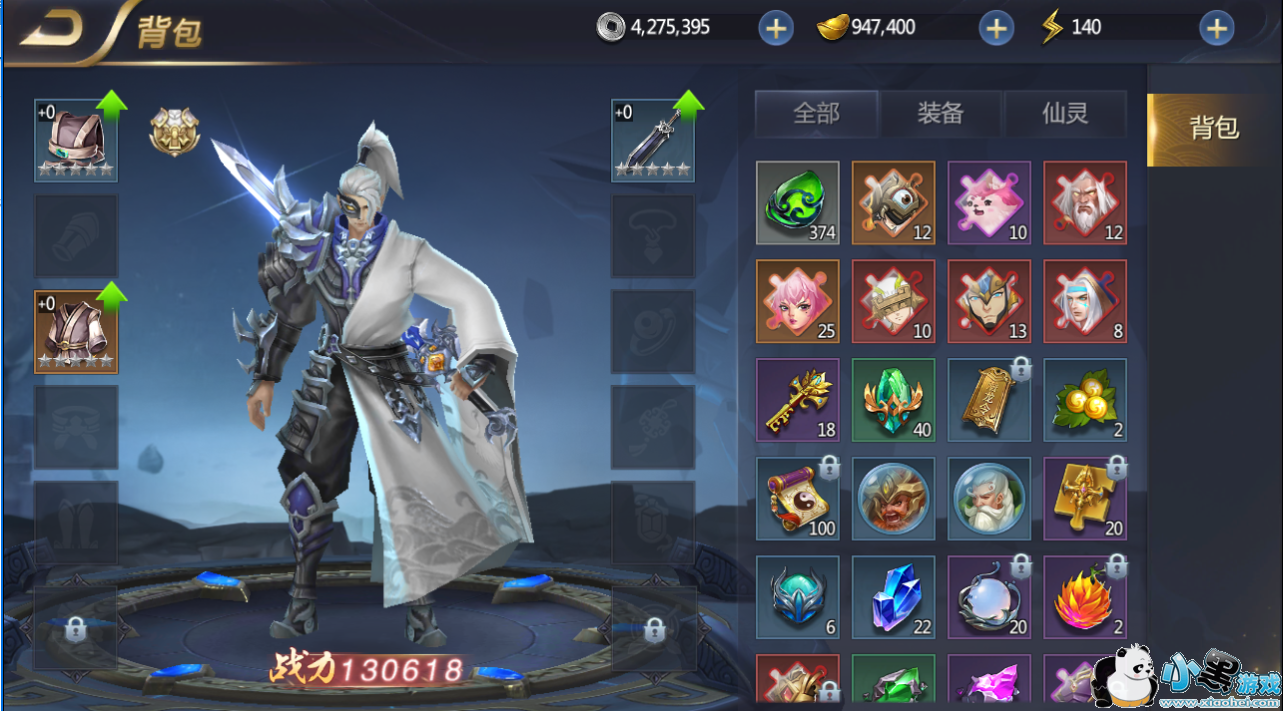The image size is (1283, 711).
Task: Open the equipped sword weapon slot
Action: 653,140
